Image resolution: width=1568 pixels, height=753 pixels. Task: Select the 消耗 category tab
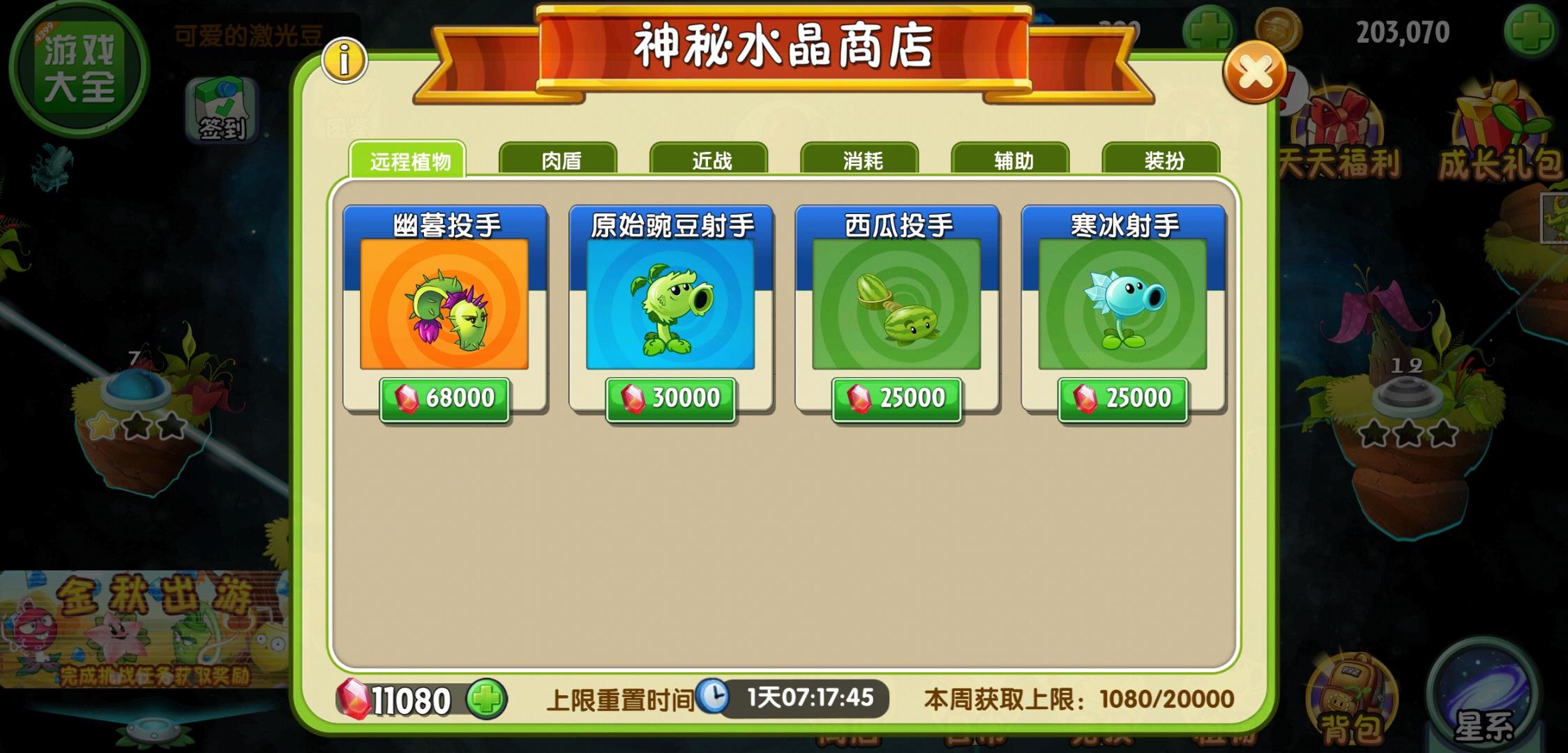coord(861,160)
